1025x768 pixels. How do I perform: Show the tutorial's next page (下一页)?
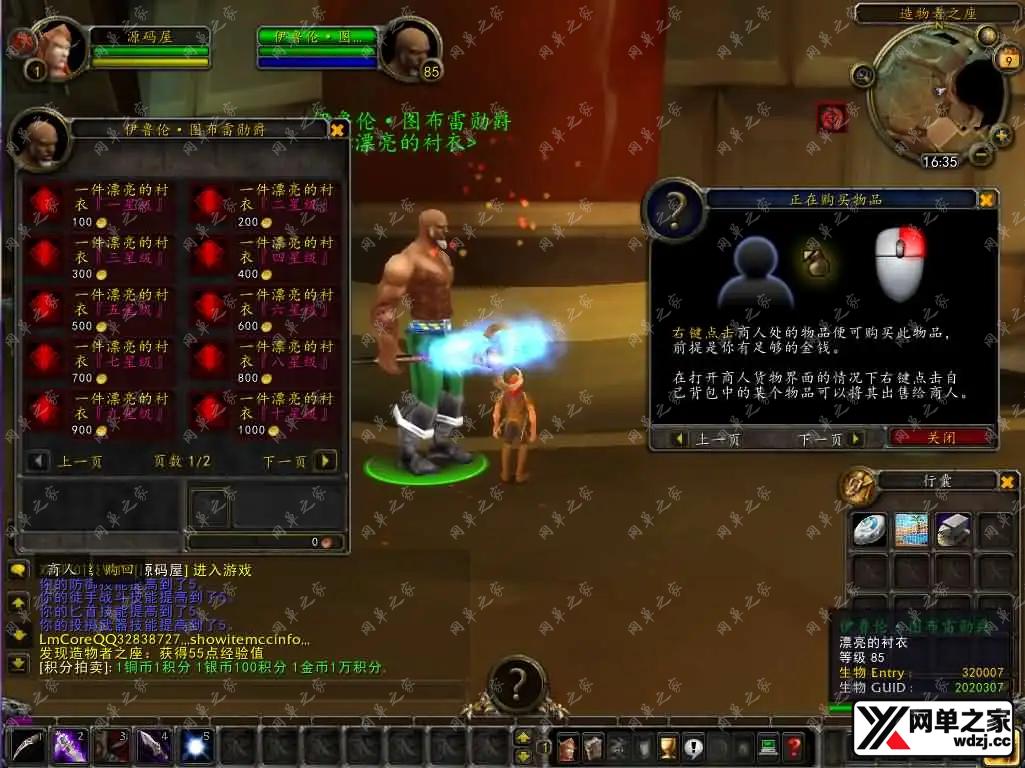click(x=855, y=439)
